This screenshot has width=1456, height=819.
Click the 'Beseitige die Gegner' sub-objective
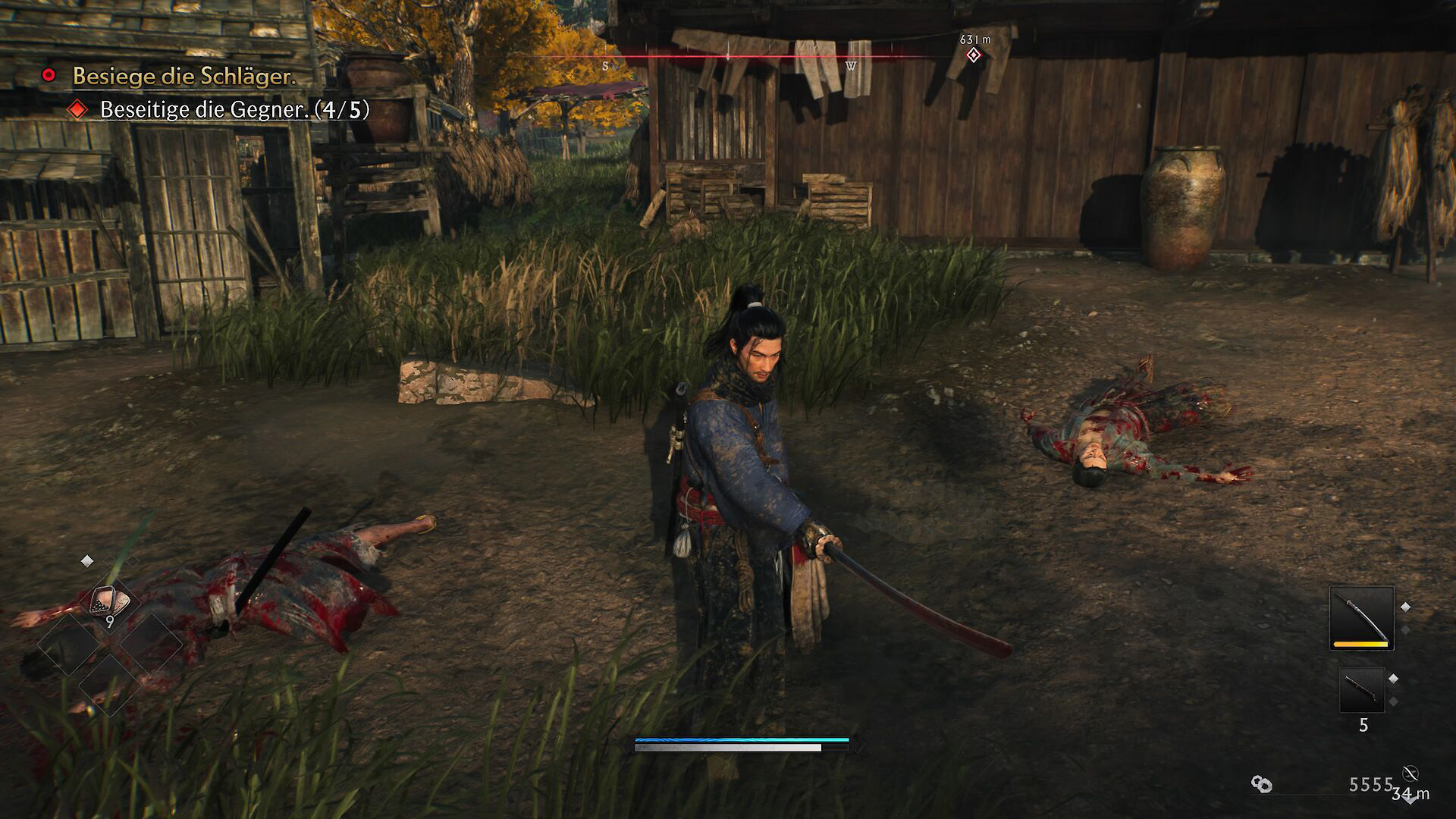[234, 110]
